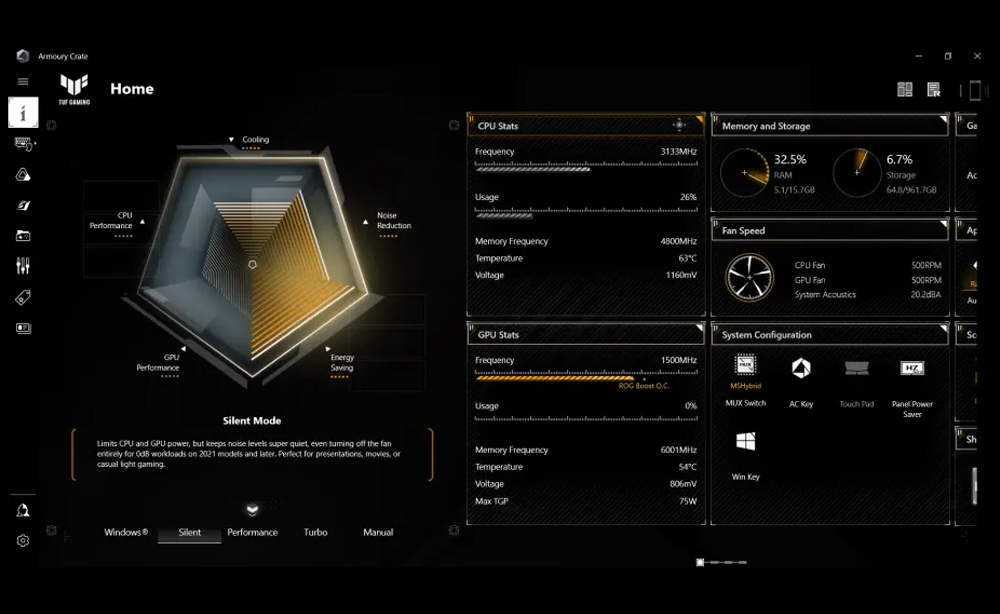Close the Armoury Crate window
The height and width of the screenshot is (614, 1000).
pos(977,56)
